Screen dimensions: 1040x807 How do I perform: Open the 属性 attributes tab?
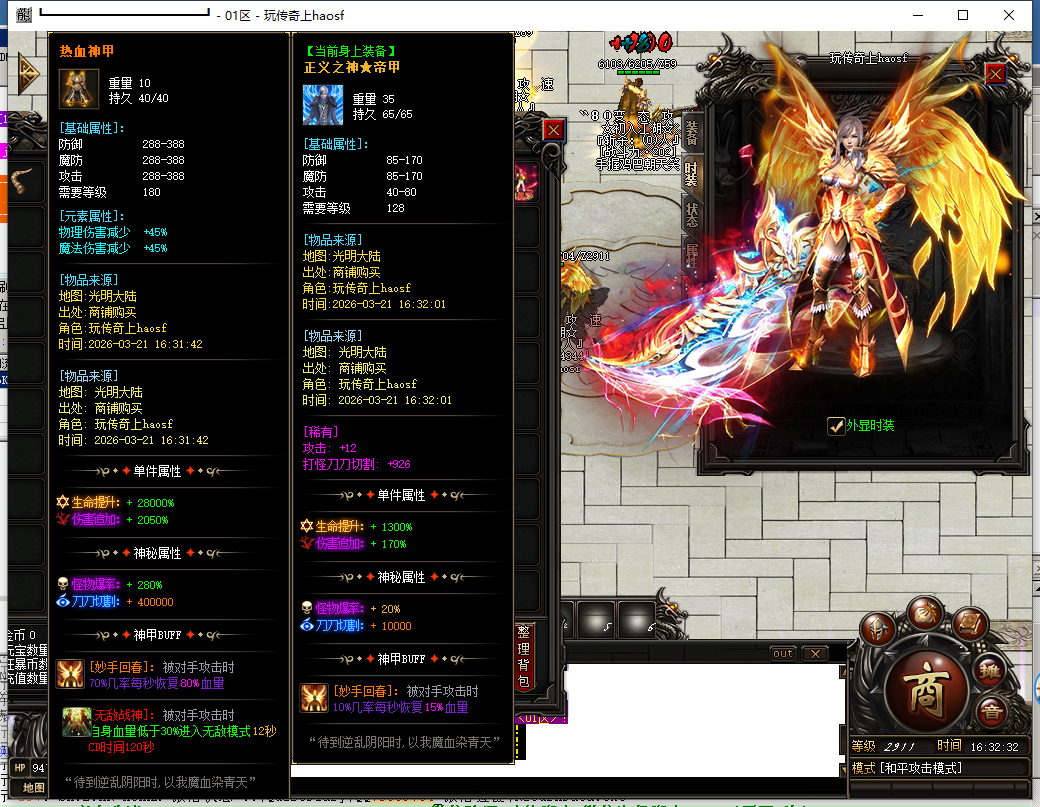[692, 254]
